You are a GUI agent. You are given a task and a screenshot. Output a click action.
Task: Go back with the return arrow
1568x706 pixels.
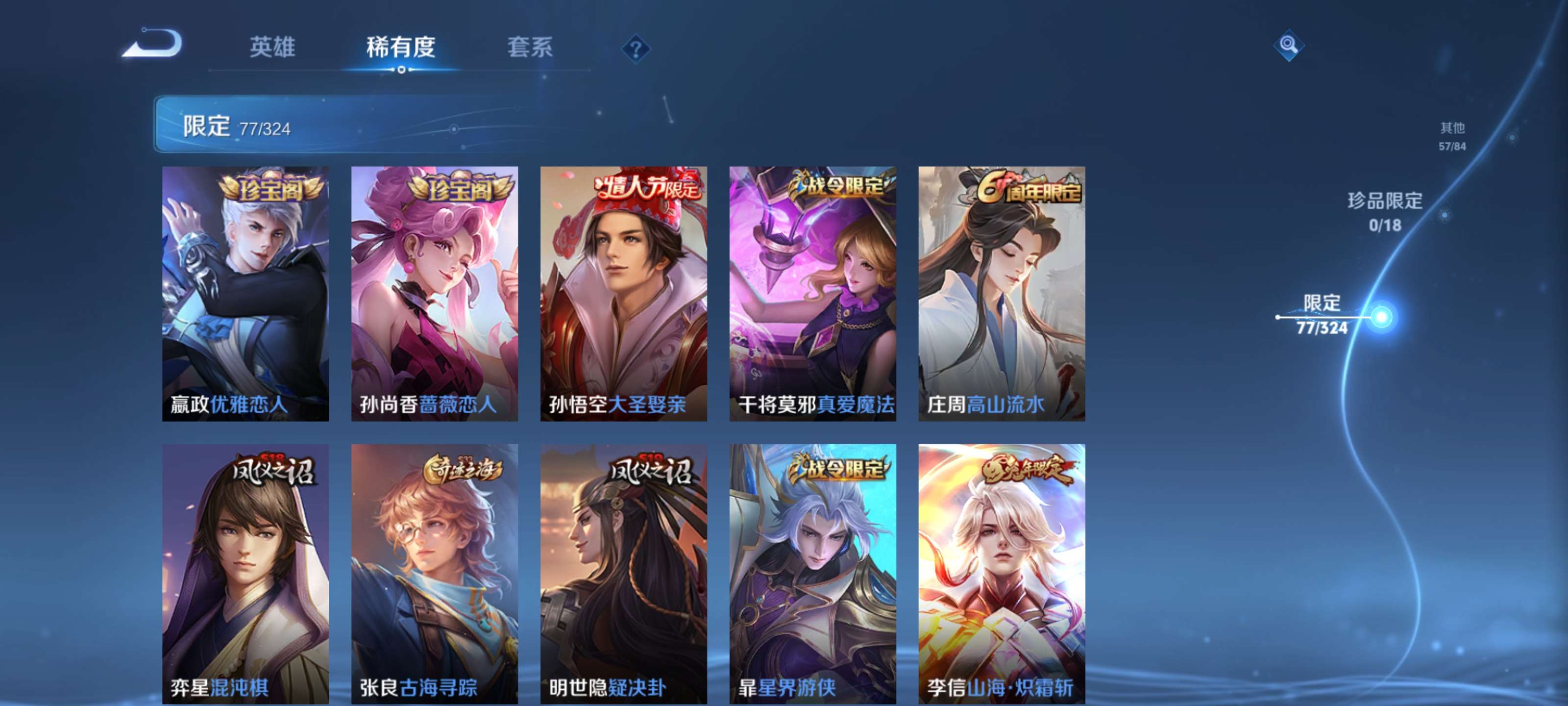(x=152, y=45)
